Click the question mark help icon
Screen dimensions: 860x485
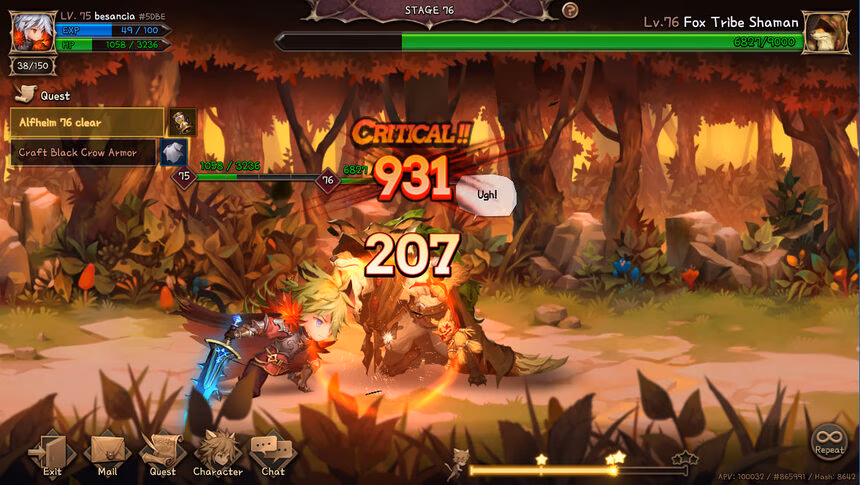coord(570,10)
